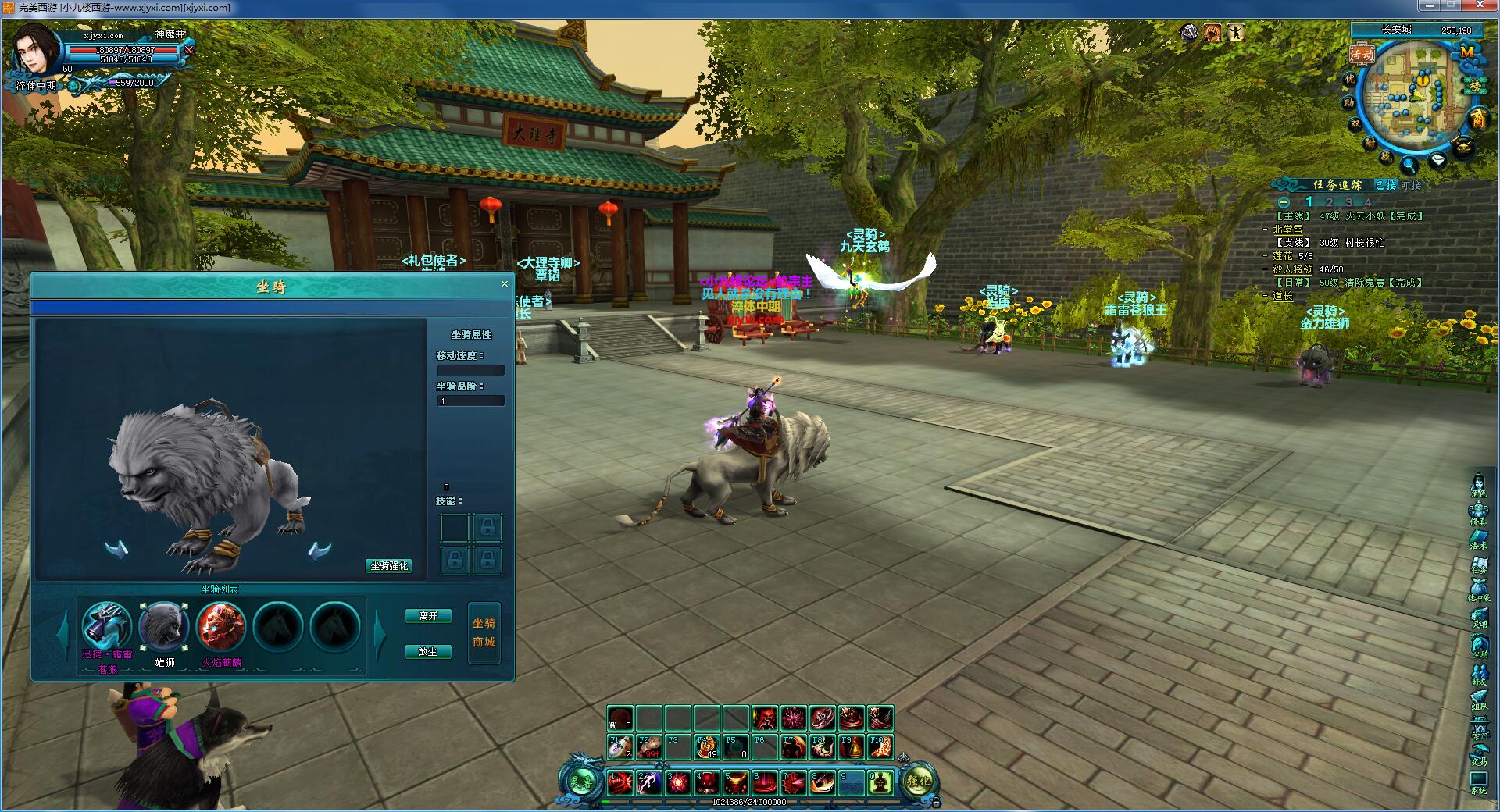Click the 坐骑强化 mount enhance button
This screenshot has width=1500, height=812.
click(389, 565)
